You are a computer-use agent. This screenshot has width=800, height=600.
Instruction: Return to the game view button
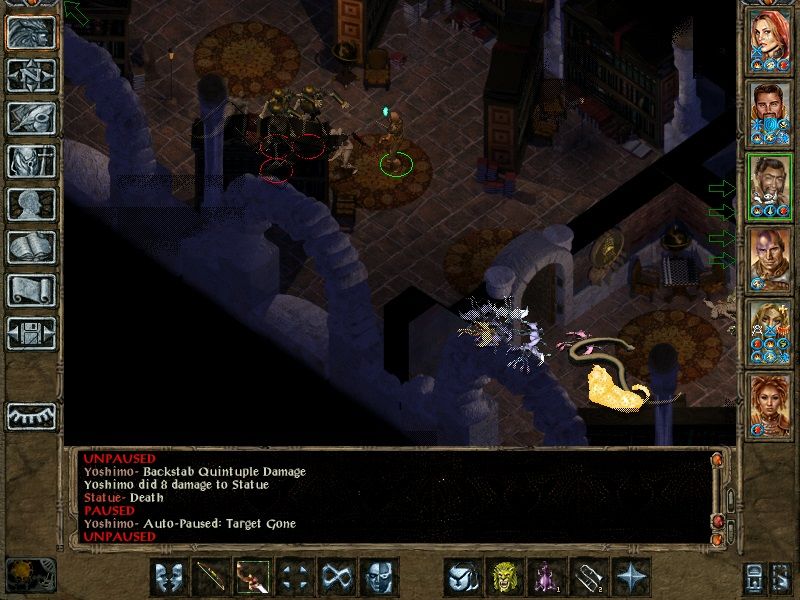point(31,33)
